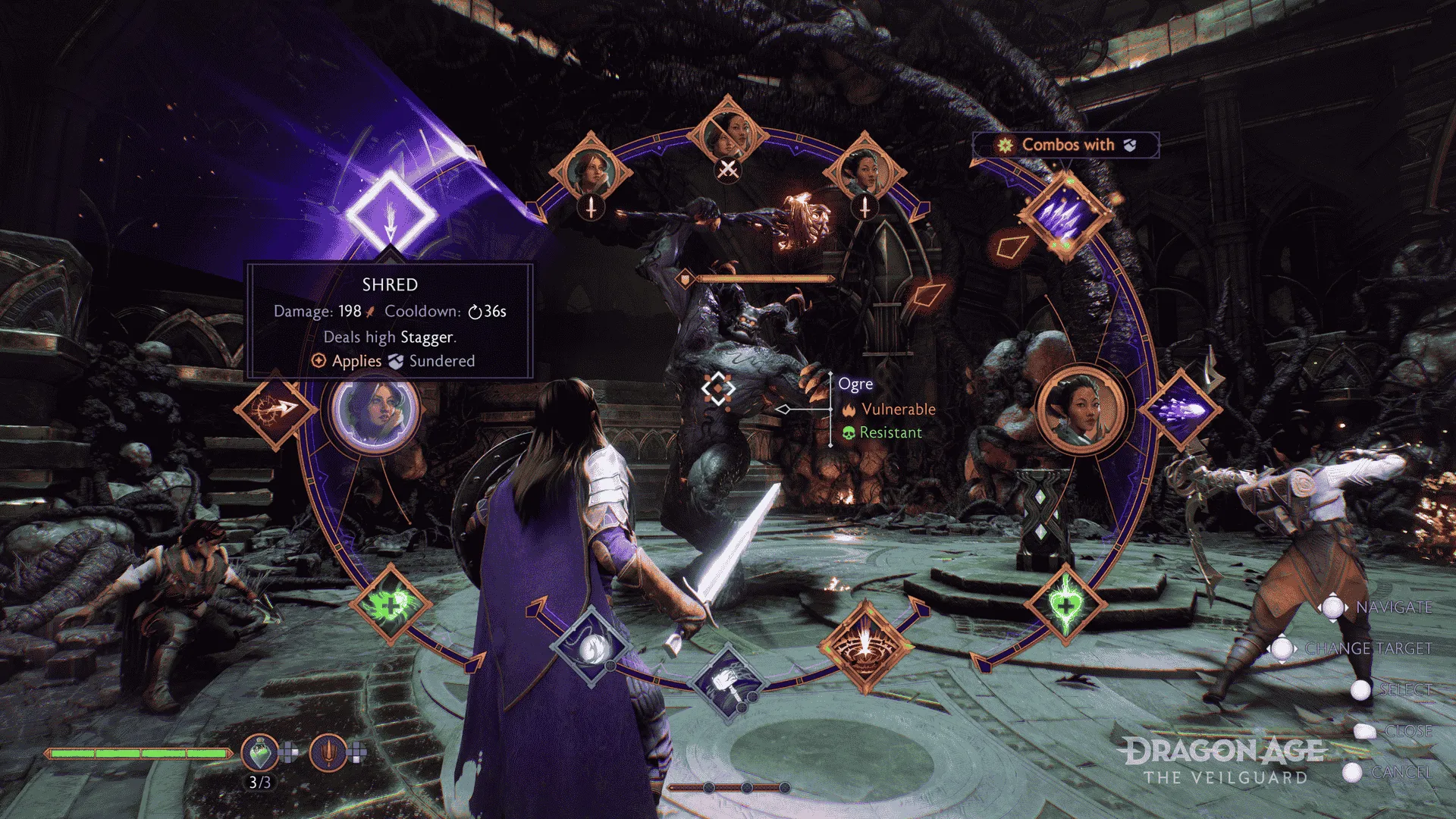Screen dimensions: 1456x819
Task: Click the green healing potion flask
Action: coord(260,751)
